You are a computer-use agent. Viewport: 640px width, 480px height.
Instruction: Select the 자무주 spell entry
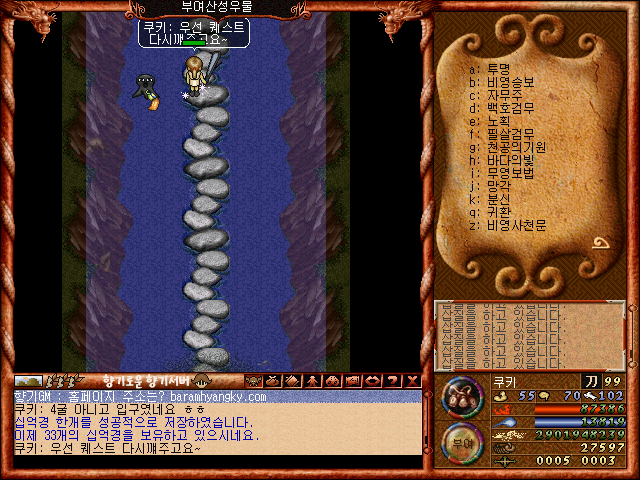point(504,95)
